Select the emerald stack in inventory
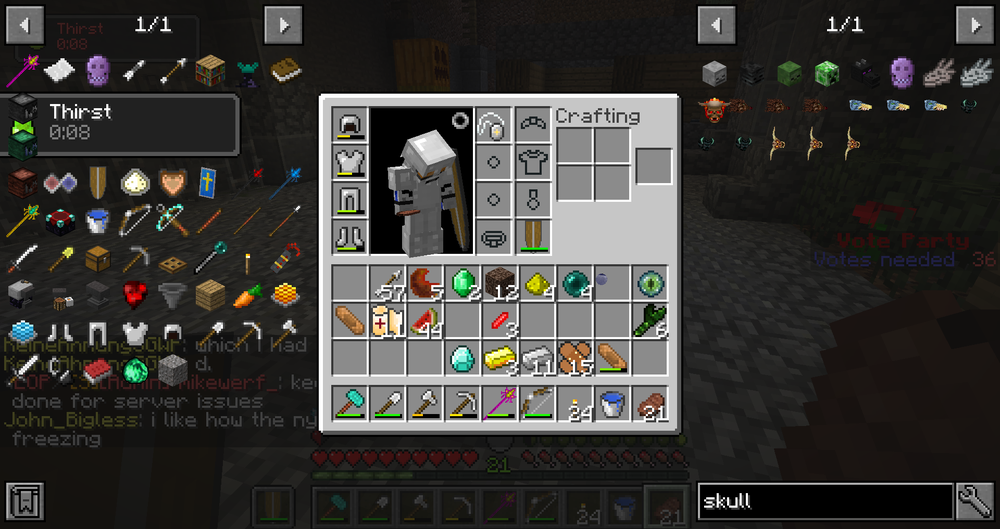Image resolution: width=1000 pixels, height=529 pixels. [462, 284]
